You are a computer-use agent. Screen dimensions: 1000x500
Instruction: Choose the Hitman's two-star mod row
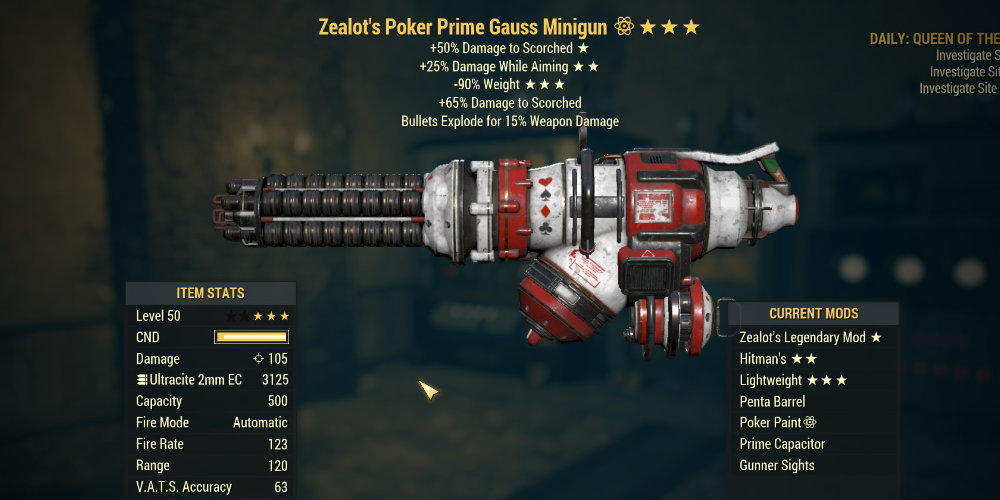[x=778, y=359]
